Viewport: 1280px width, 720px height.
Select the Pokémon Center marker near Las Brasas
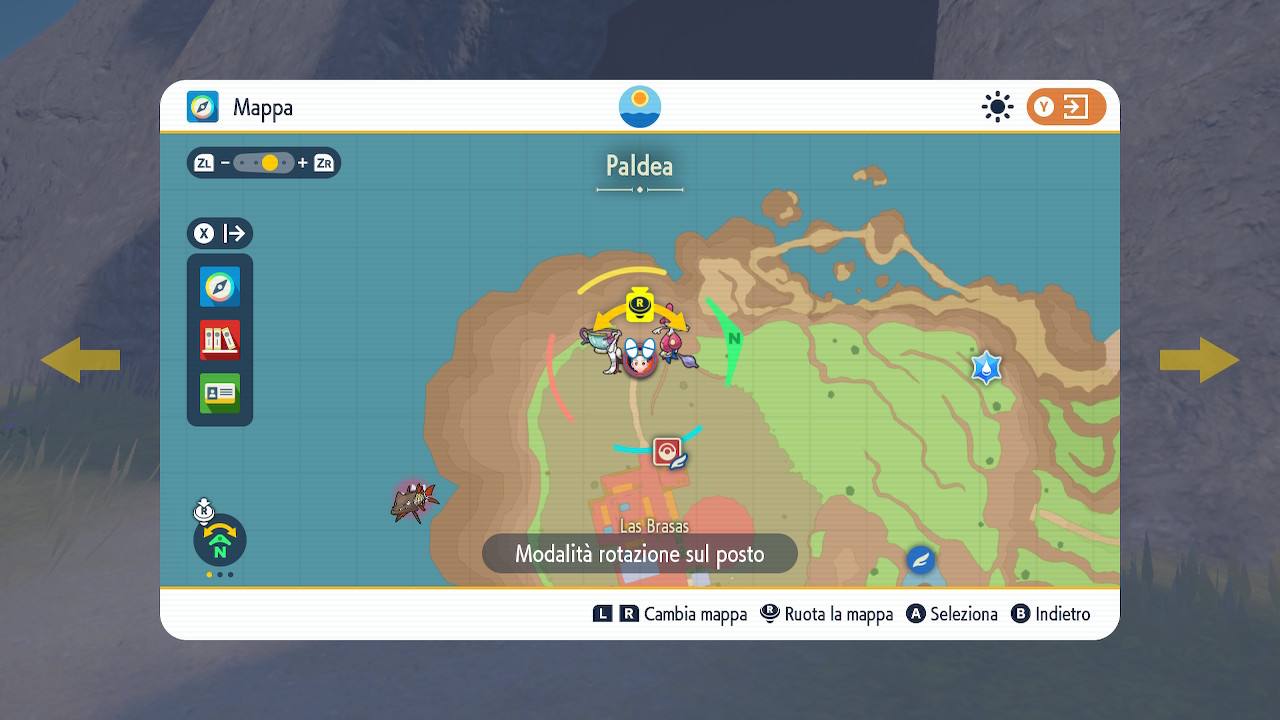coord(669,453)
